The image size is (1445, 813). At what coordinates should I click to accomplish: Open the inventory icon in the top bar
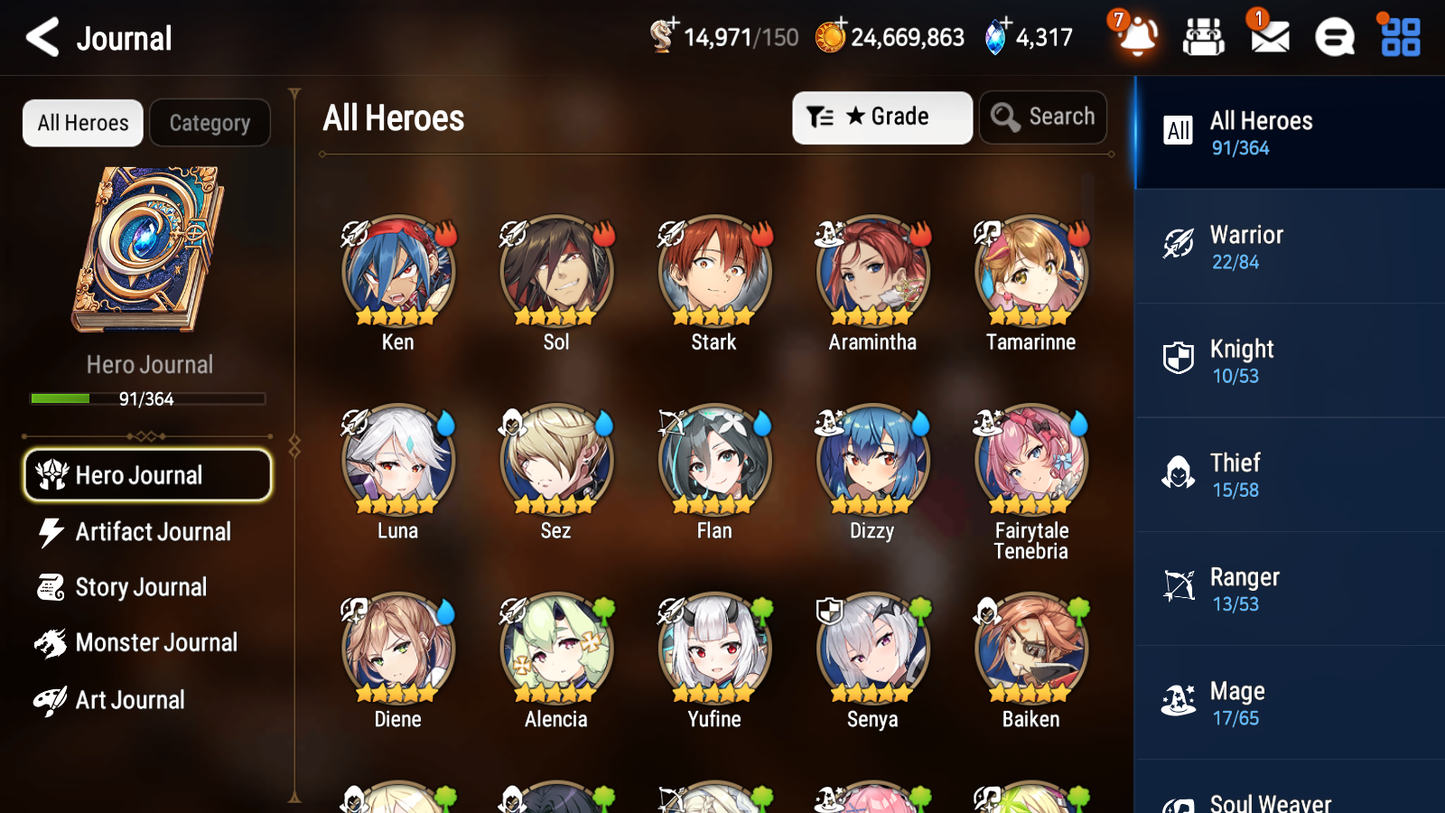click(x=1202, y=36)
